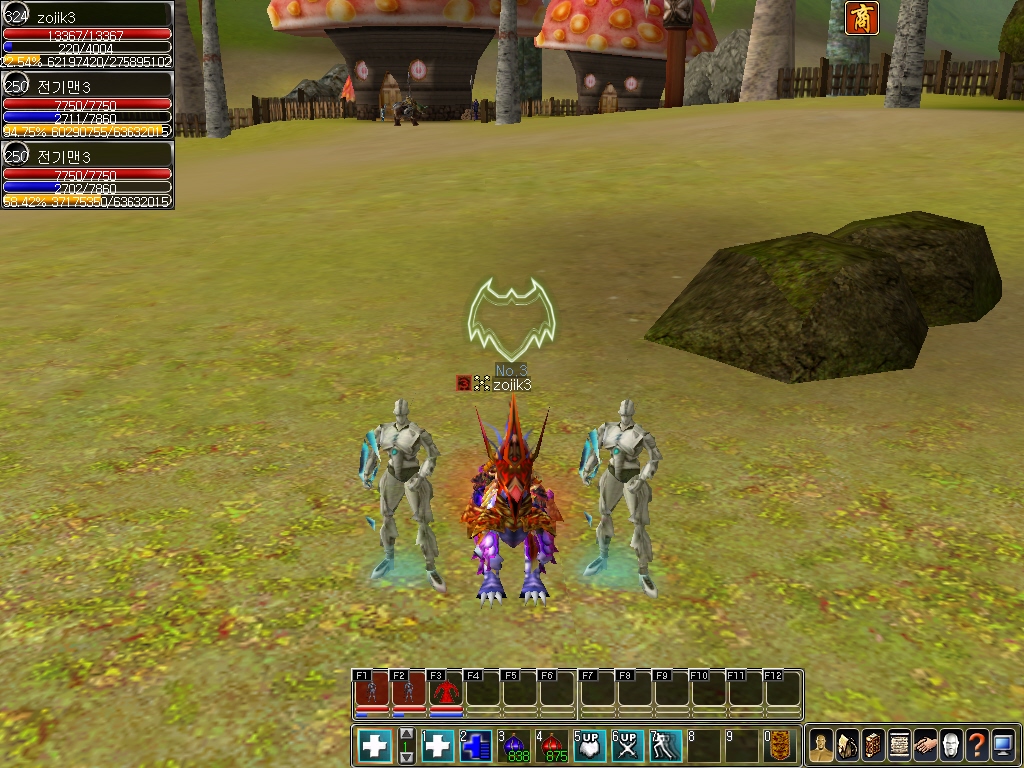Screen dimensions: 1024x768
Task: Open the inventory bag menu
Action: [x=847, y=745]
